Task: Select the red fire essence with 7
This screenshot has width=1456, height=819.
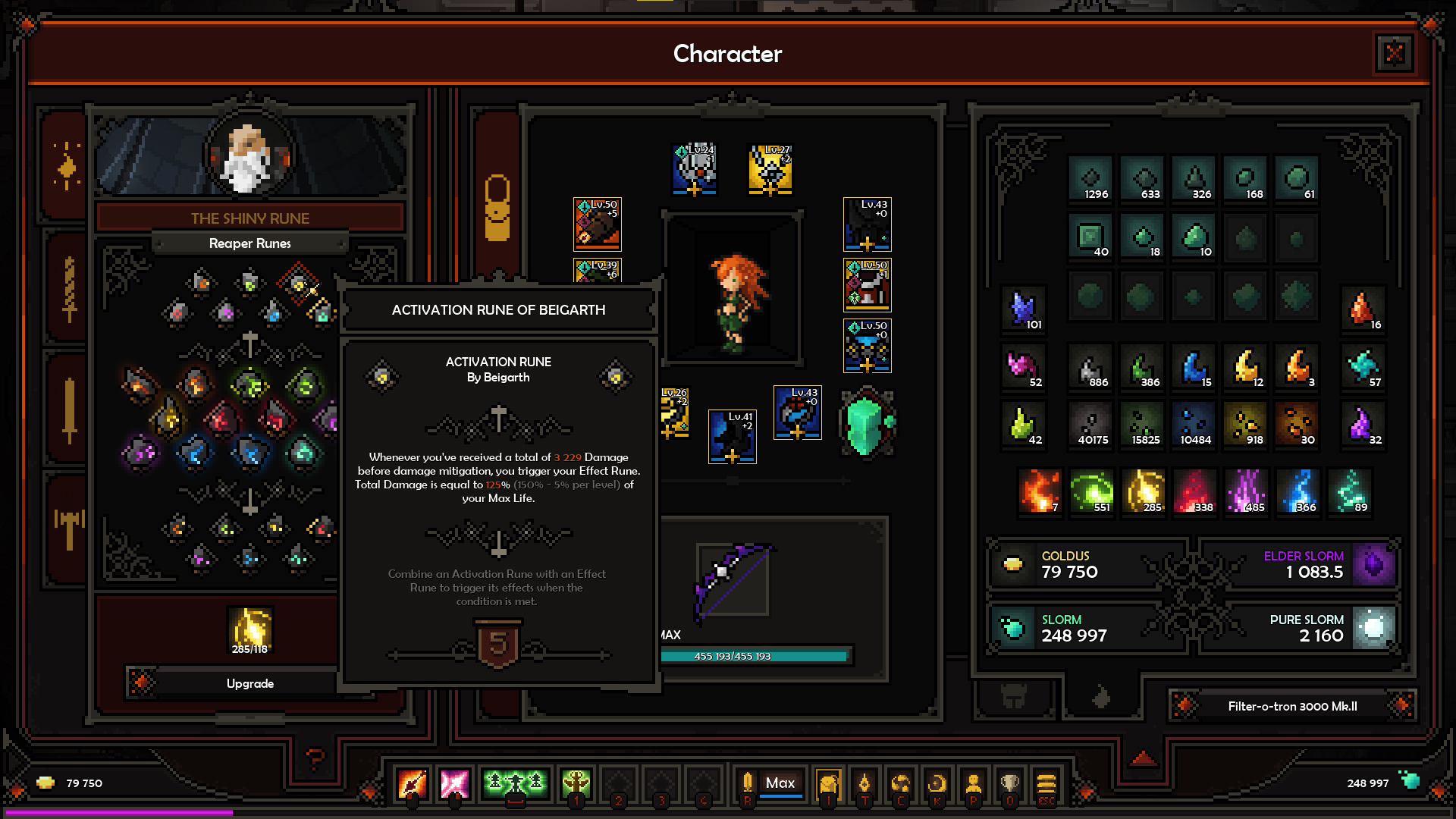Action: [1040, 491]
